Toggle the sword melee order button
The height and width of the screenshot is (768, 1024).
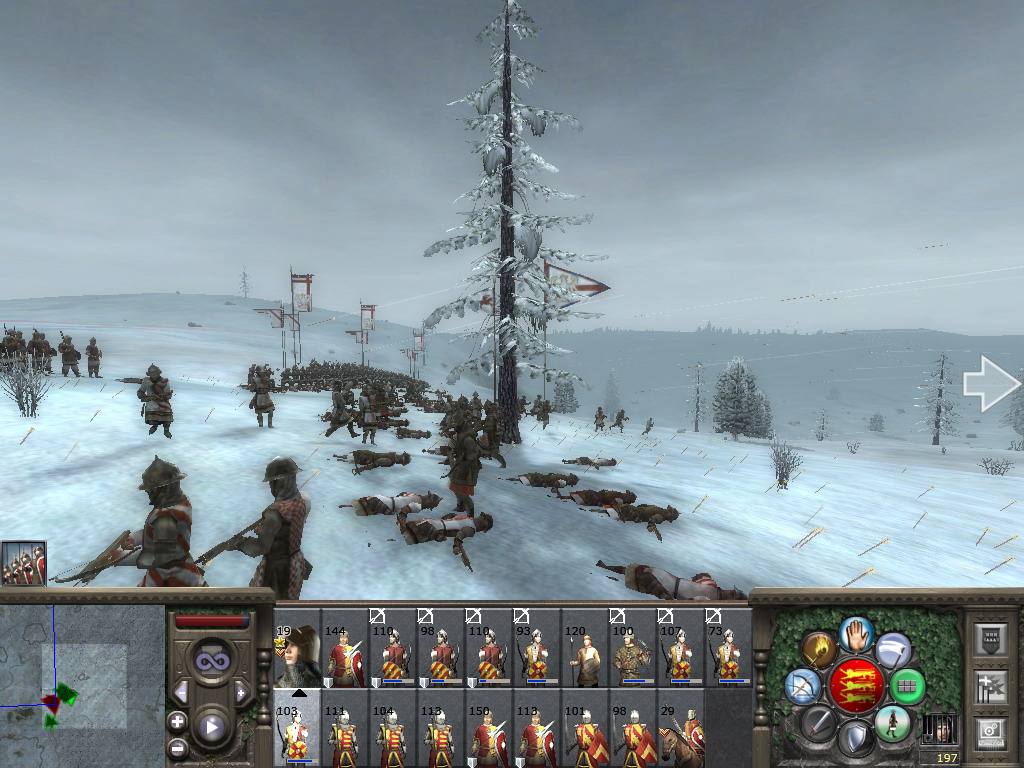(x=819, y=722)
